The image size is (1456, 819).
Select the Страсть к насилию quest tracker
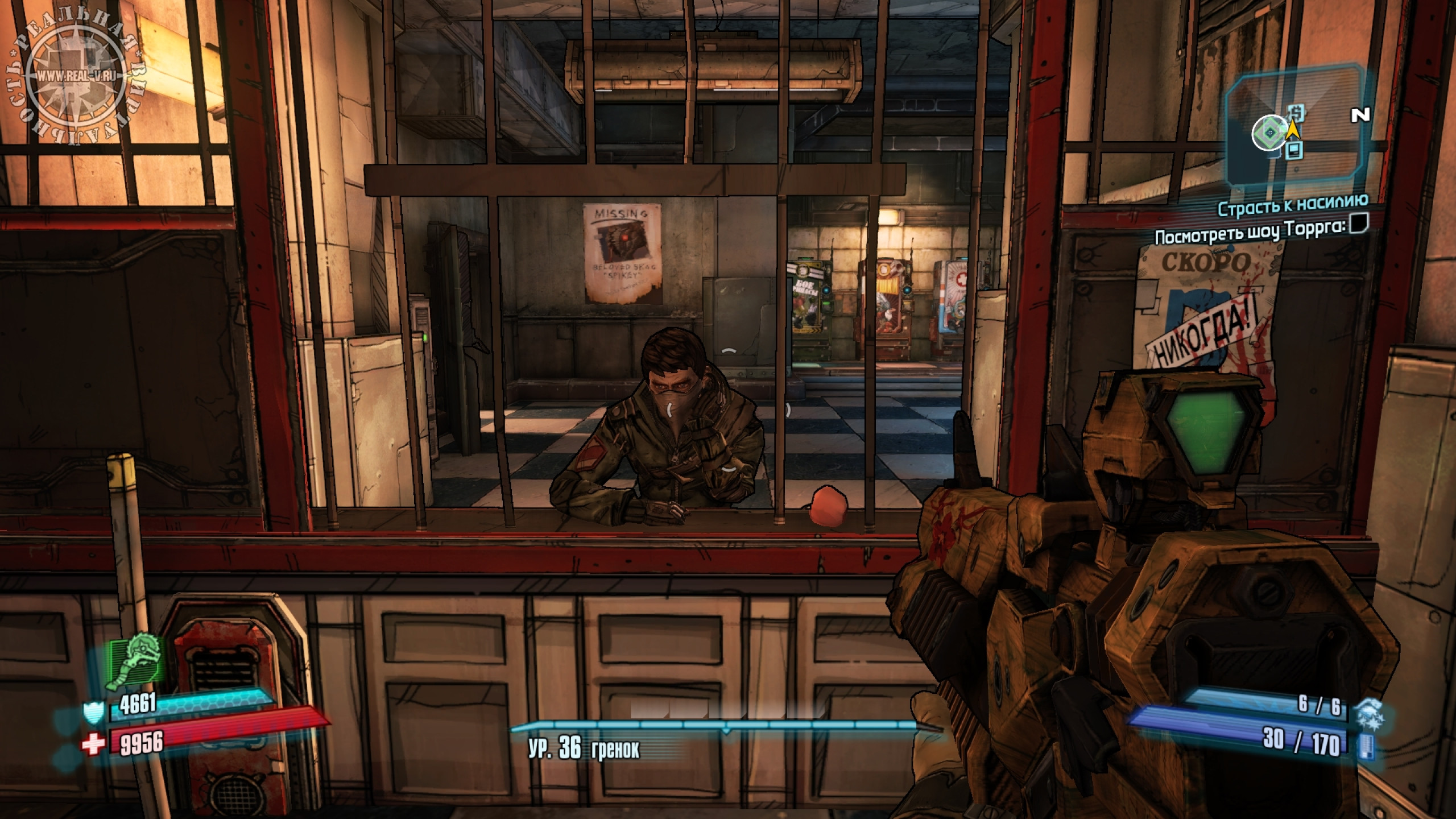1293,206
